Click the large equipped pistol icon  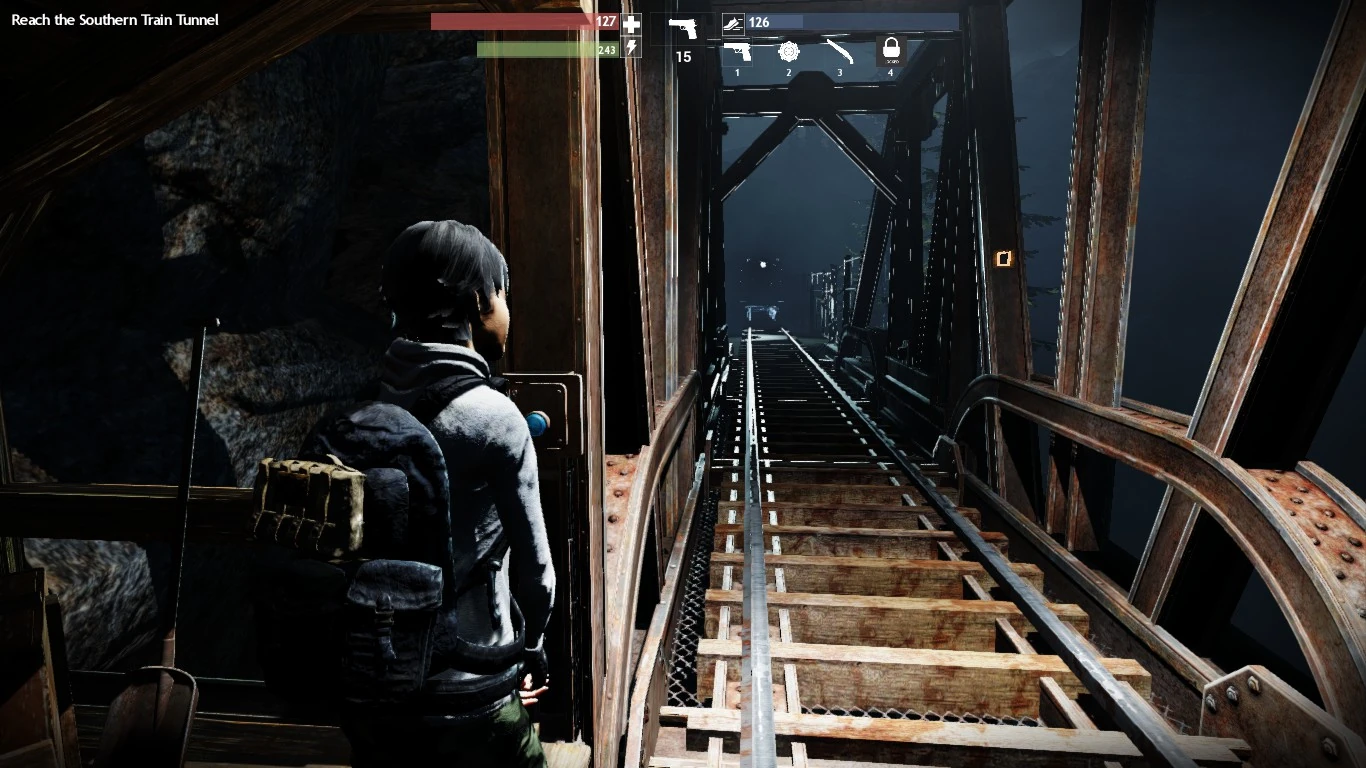tap(683, 27)
